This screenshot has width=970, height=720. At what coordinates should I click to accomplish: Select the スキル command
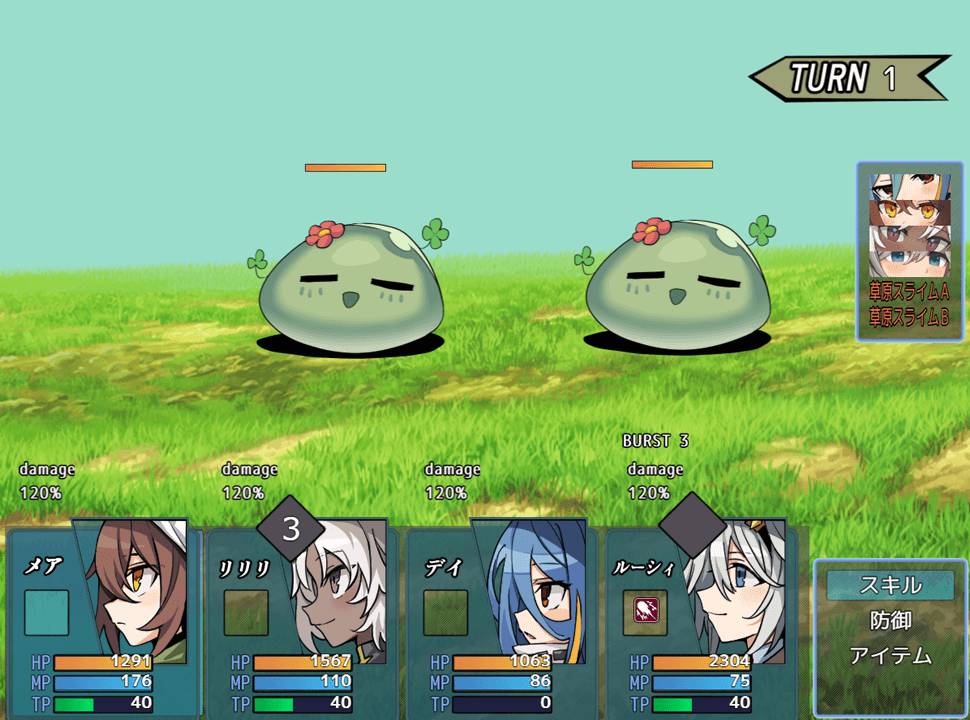890,585
